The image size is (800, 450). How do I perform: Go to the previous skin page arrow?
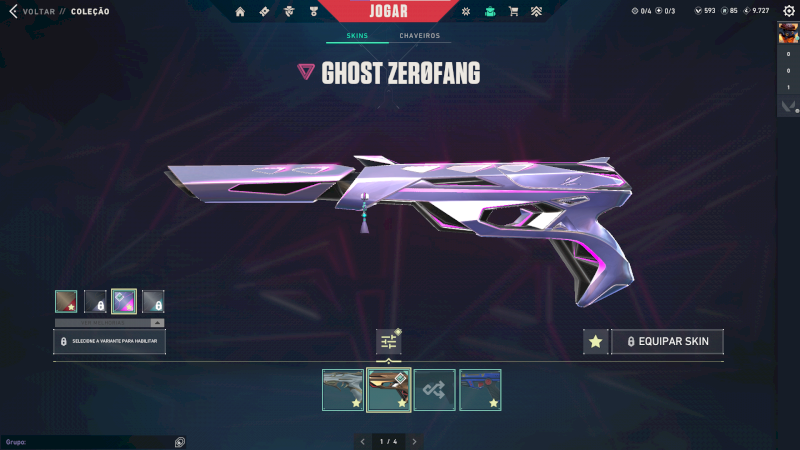pos(362,441)
